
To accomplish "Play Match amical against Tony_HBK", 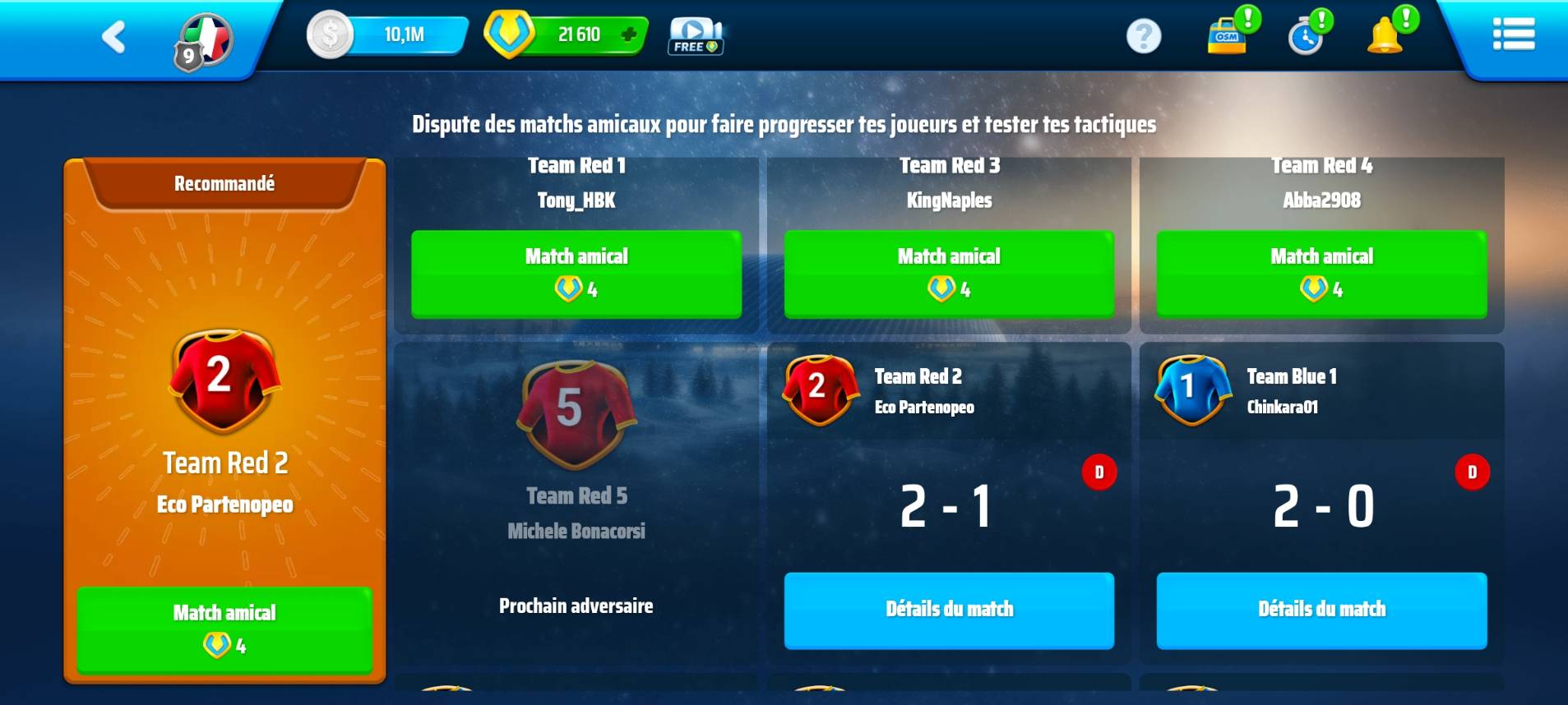I will click(x=576, y=274).
